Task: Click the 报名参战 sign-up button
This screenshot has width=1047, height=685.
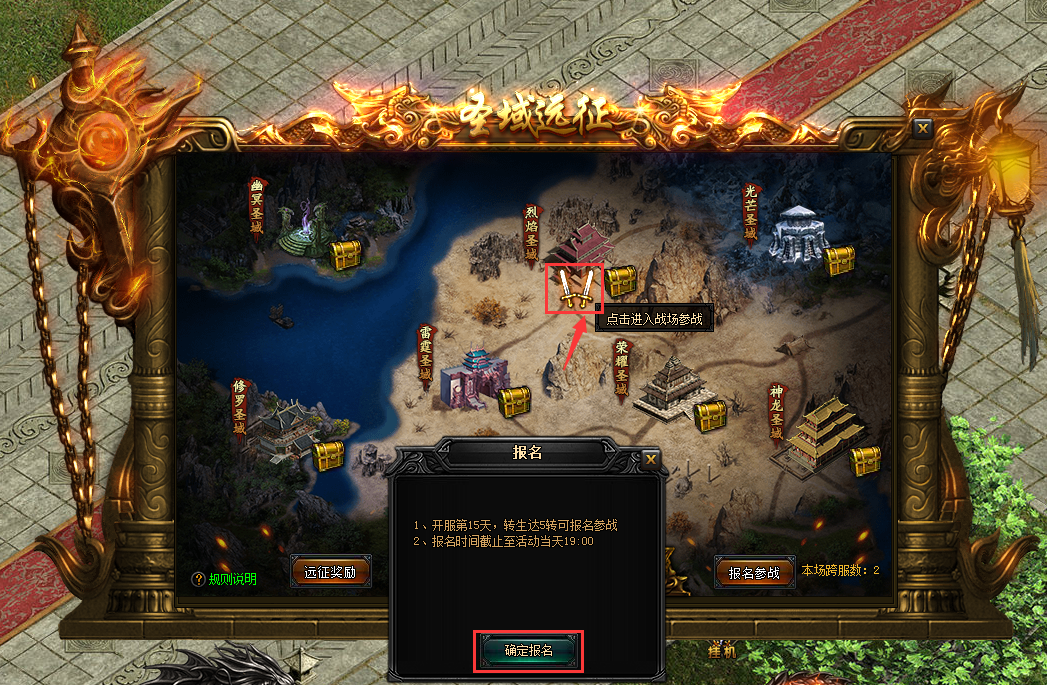Action: point(754,573)
